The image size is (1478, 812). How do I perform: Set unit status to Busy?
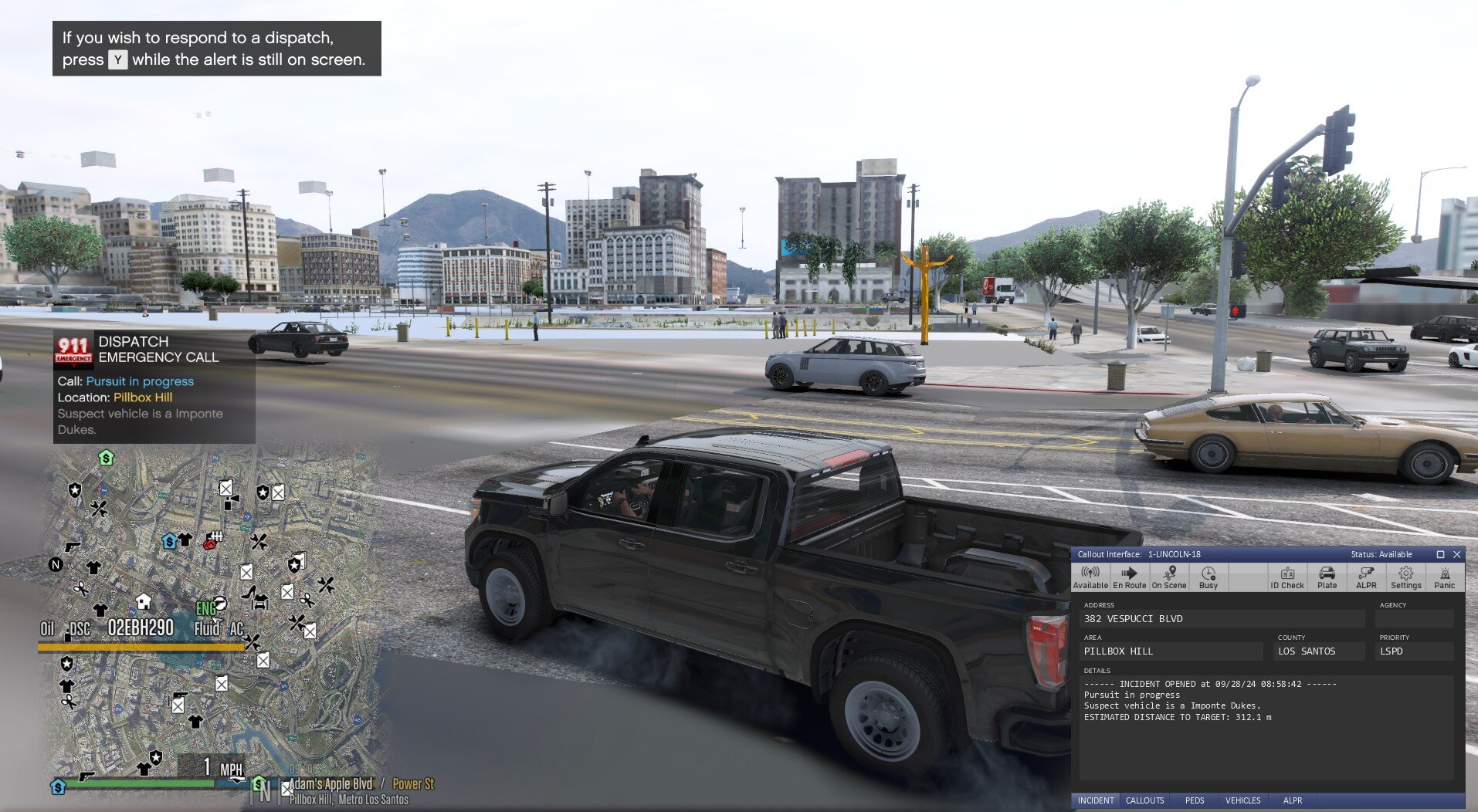click(x=1209, y=577)
